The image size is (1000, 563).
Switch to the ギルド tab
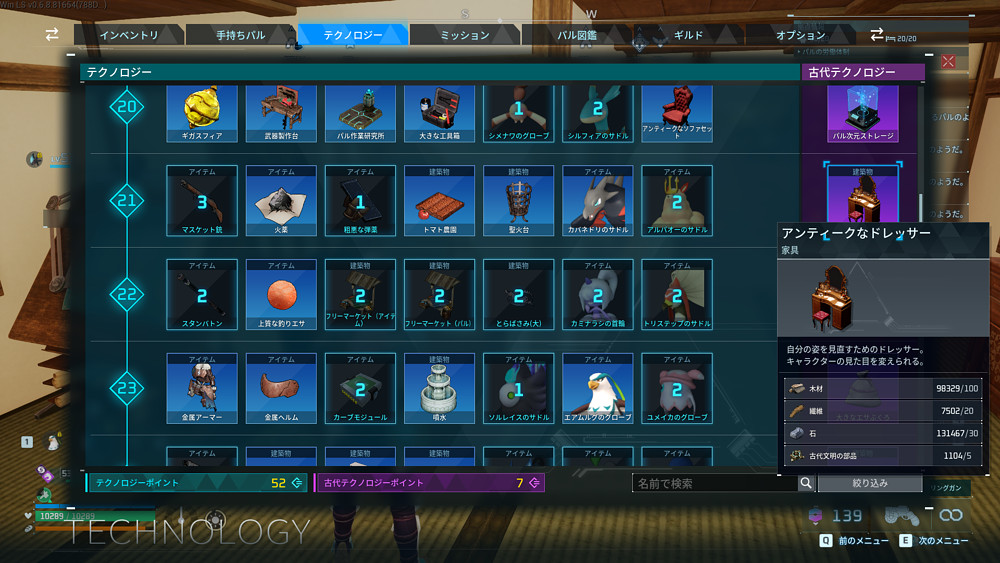[x=689, y=35]
